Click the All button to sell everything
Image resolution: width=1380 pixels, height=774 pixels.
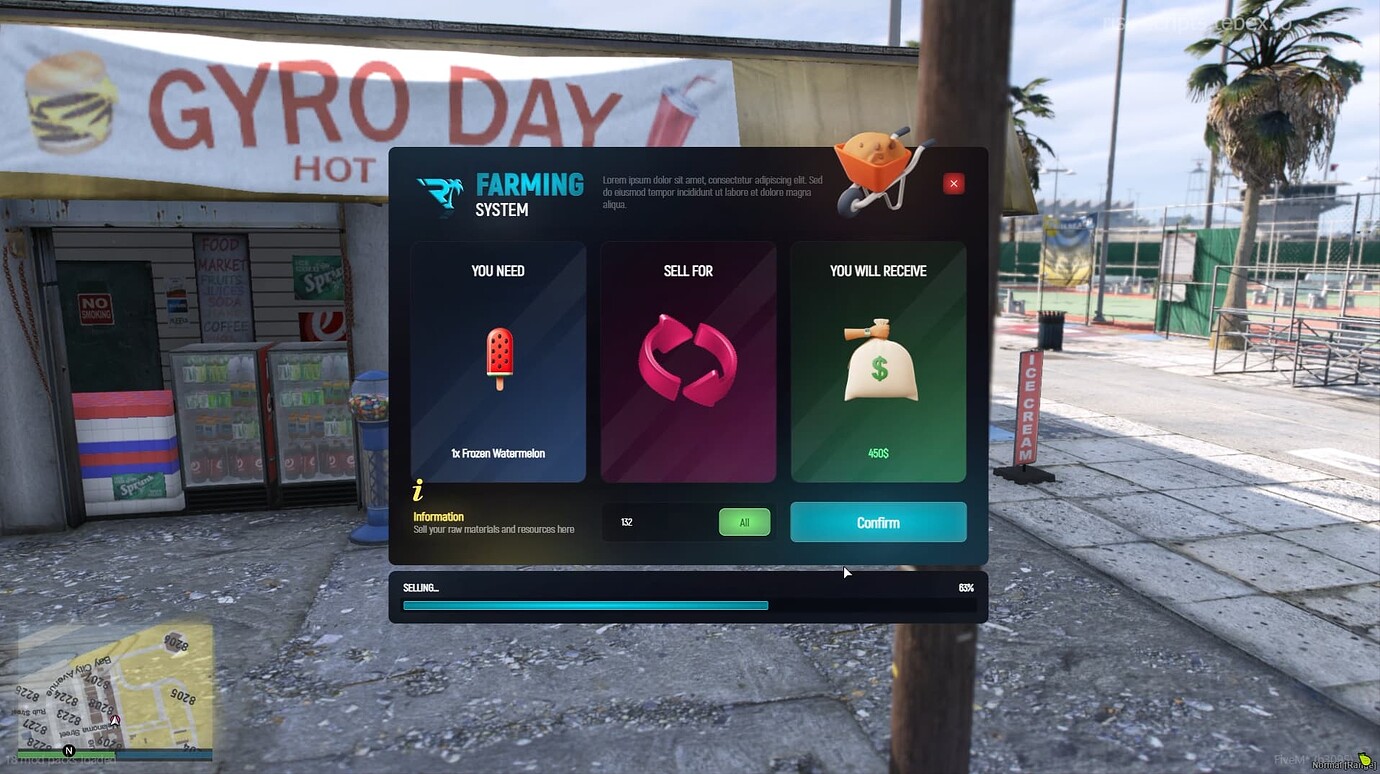pos(744,521)
